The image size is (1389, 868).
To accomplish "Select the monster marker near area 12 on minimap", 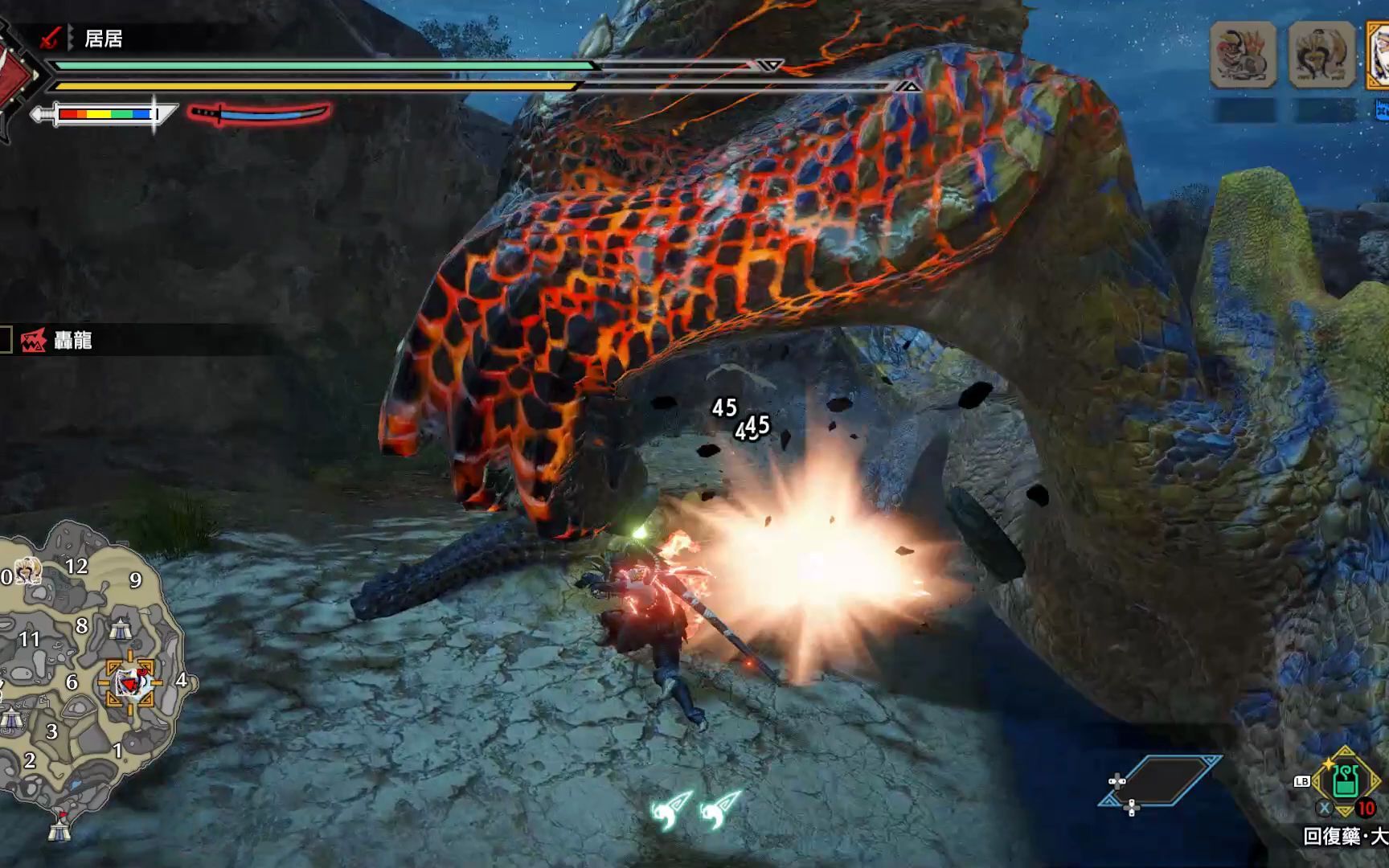I will click(27, 571).
